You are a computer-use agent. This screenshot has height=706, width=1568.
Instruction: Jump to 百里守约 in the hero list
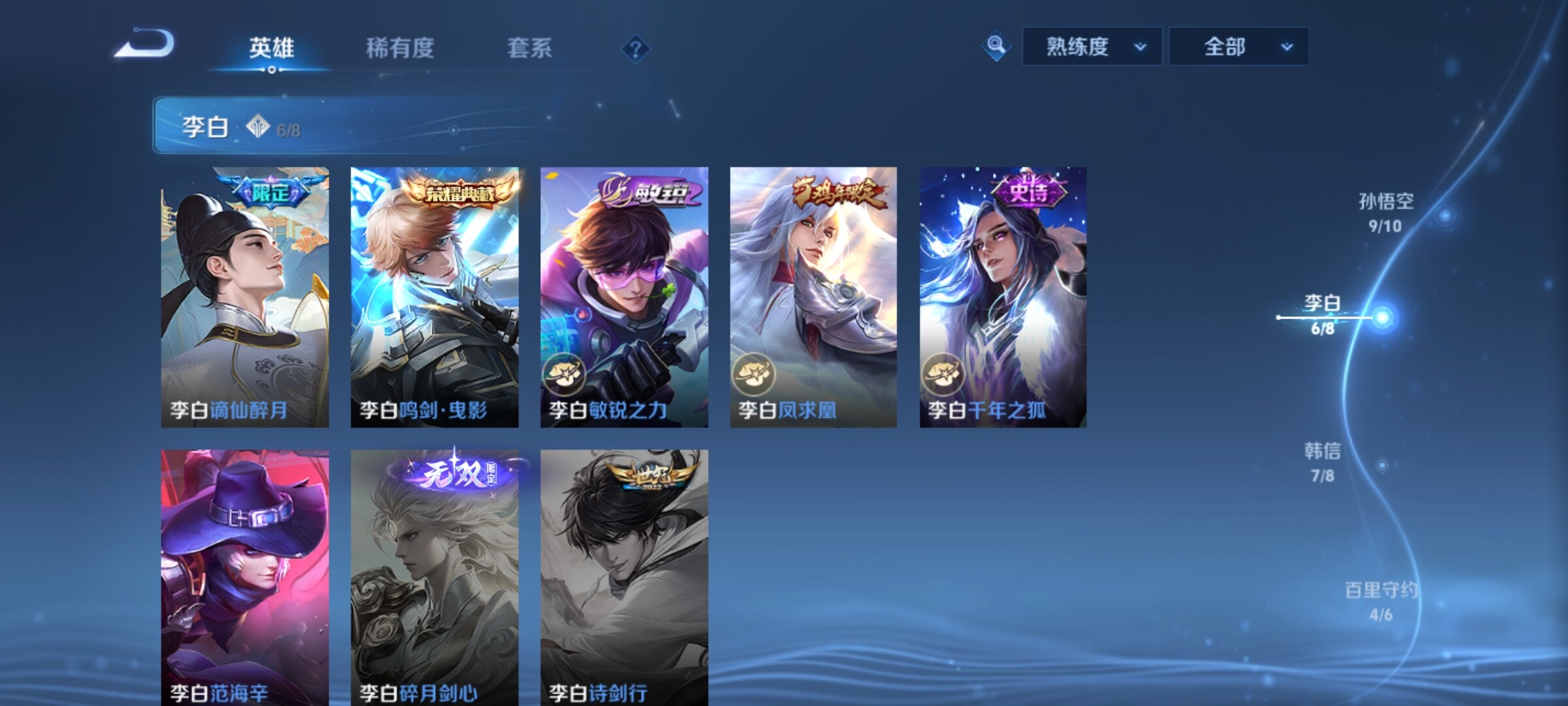1381,601
